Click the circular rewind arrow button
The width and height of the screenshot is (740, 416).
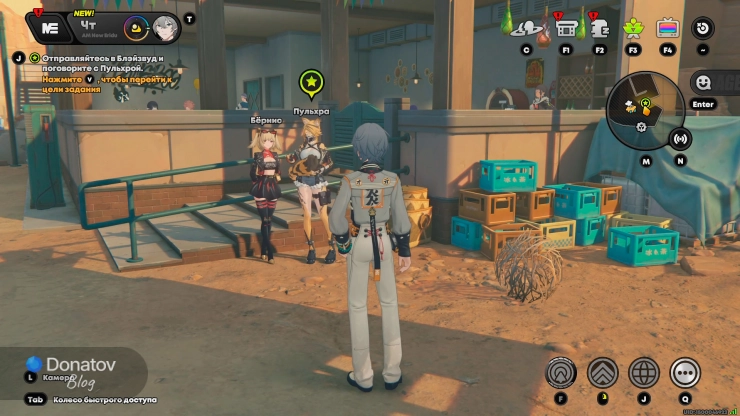pos(703,28)
